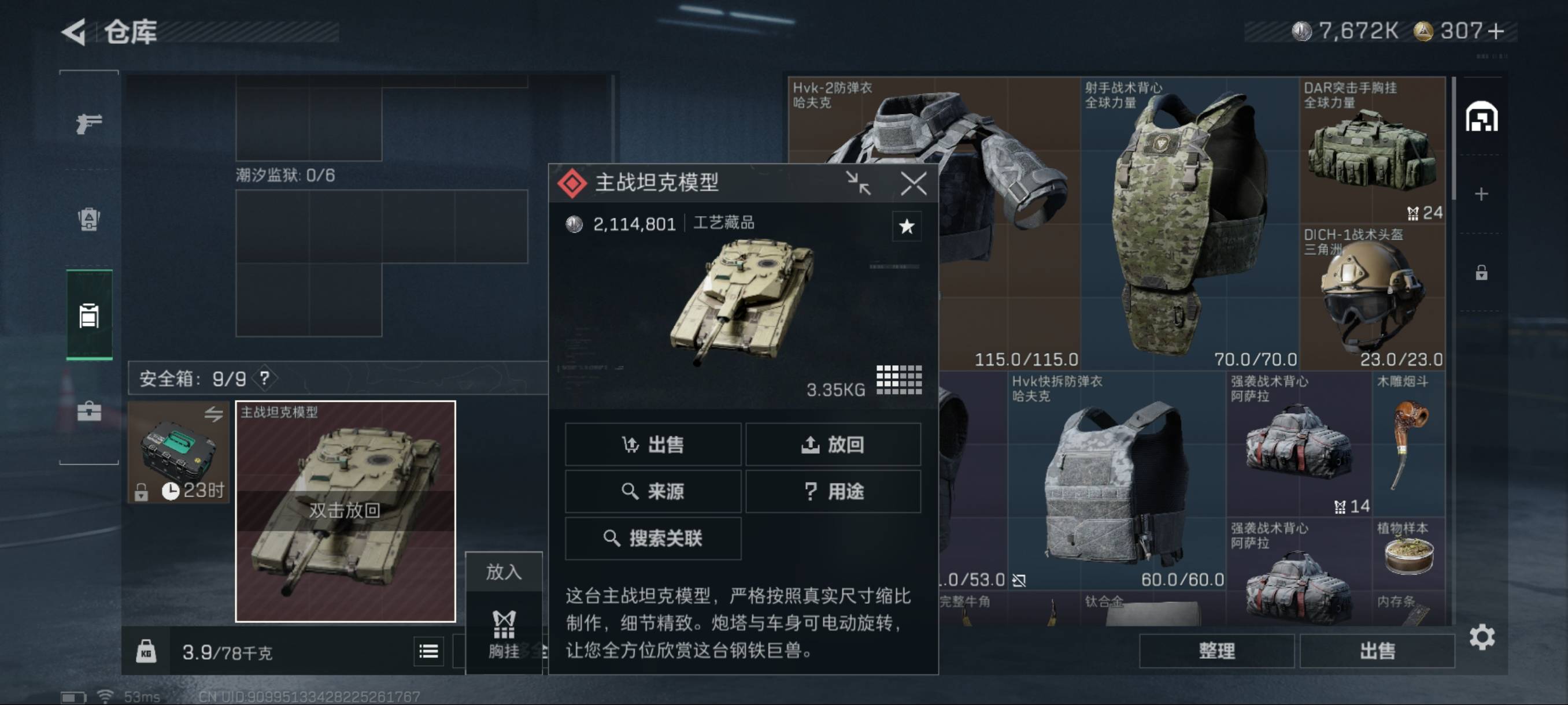Open the briefcase category icon in left sidebar
Image resolution: width=1568 pixels, height=705 pixels.
[x=88, y=411]
